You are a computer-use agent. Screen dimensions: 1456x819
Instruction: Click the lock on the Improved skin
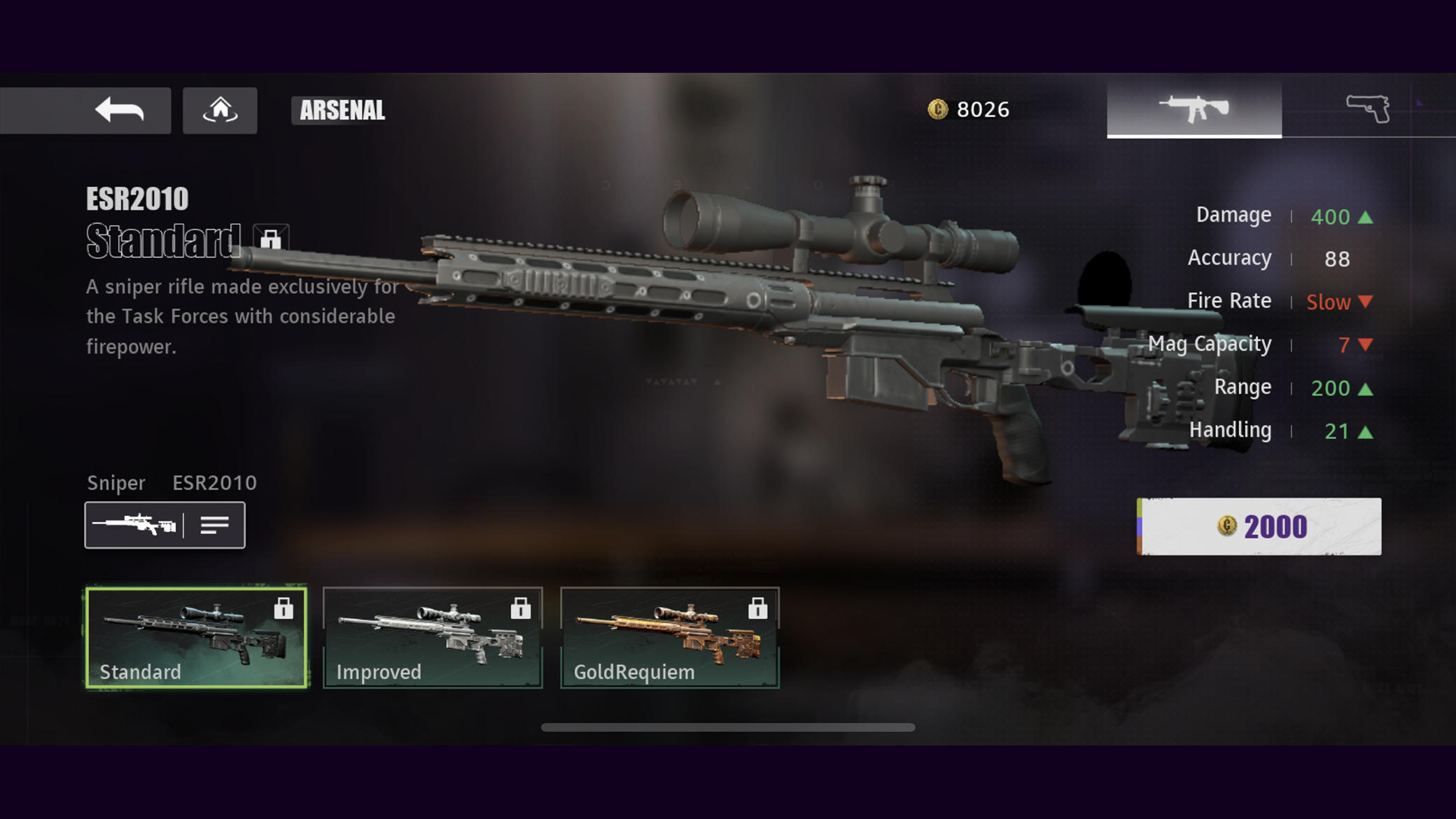521,608
